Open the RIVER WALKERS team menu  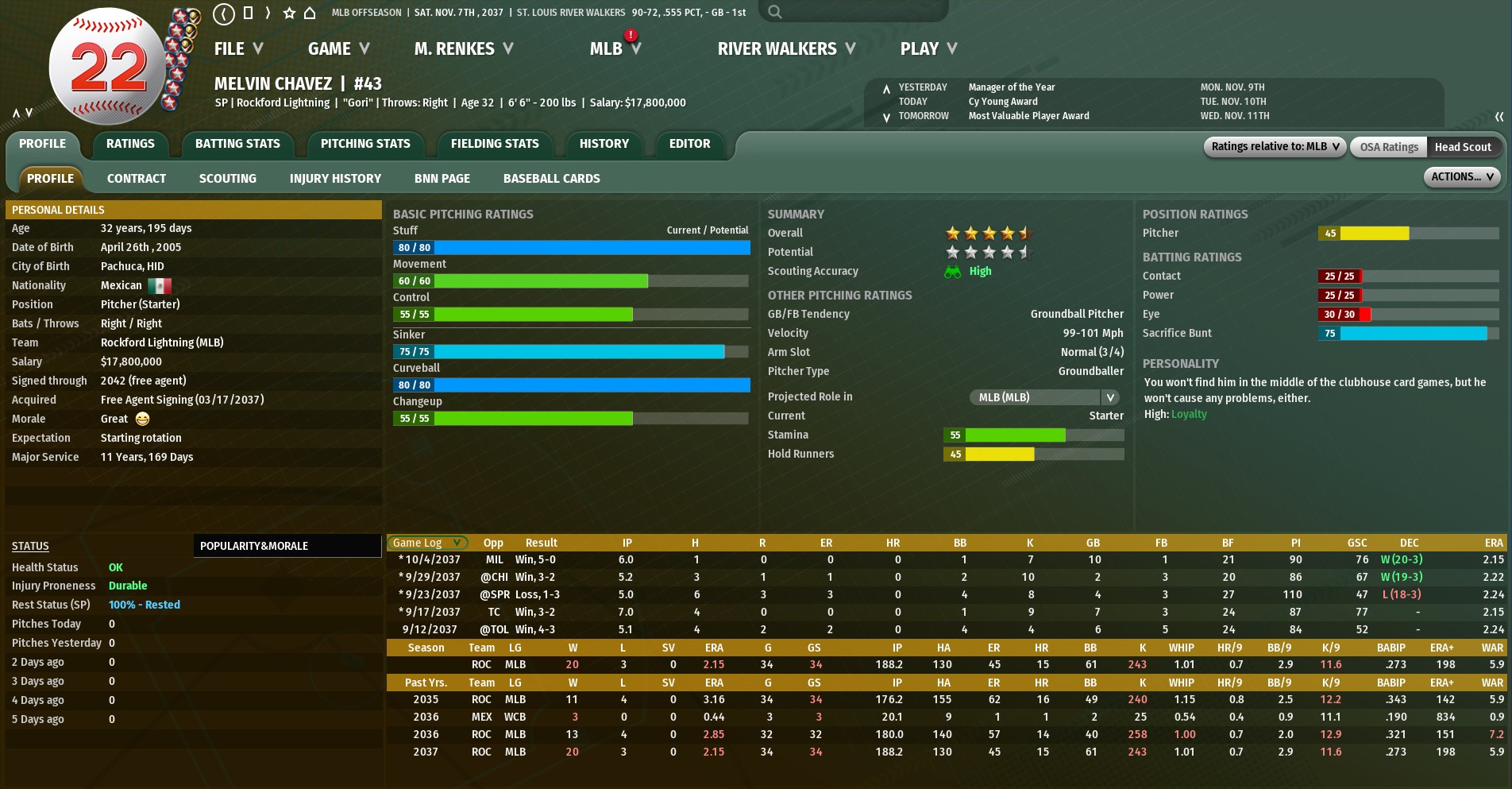(785, 49)
